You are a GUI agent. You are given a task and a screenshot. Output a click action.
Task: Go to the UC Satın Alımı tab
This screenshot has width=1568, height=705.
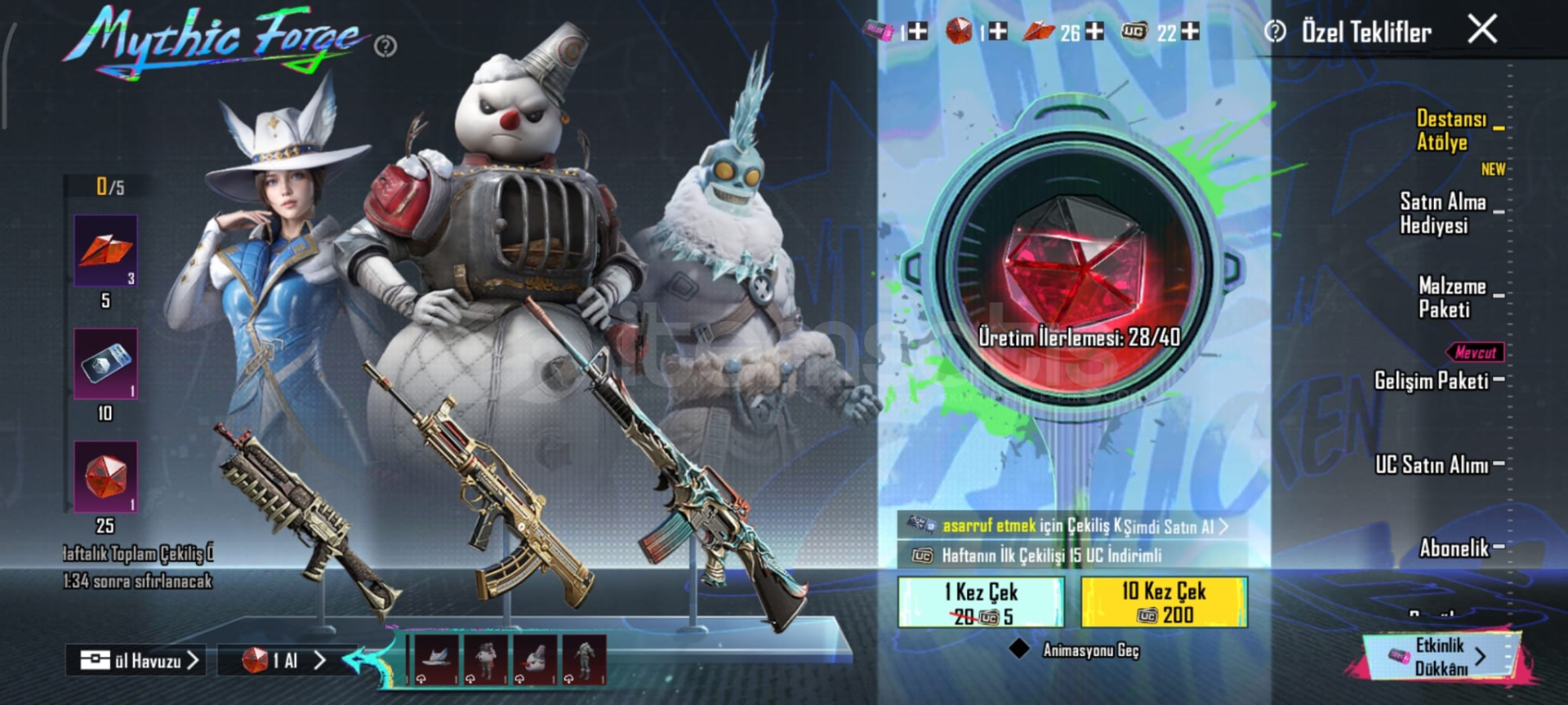(1432, 465)
